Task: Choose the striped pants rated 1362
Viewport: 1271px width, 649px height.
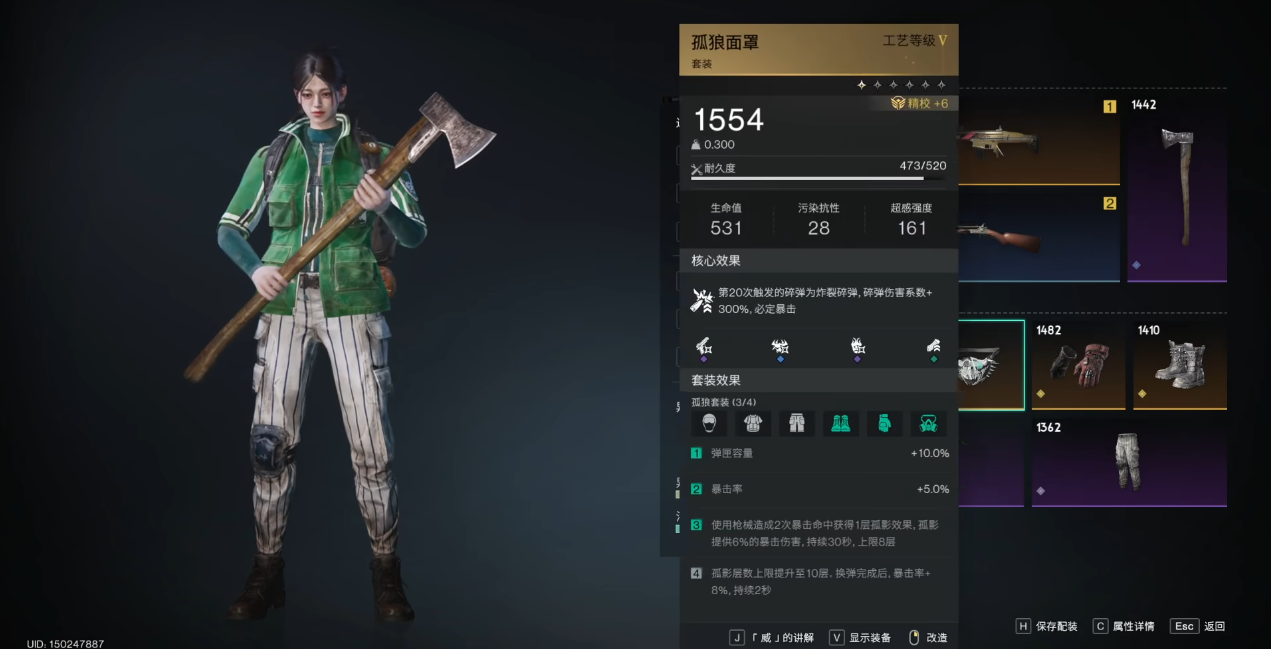Action: [x=1128, y=462]
